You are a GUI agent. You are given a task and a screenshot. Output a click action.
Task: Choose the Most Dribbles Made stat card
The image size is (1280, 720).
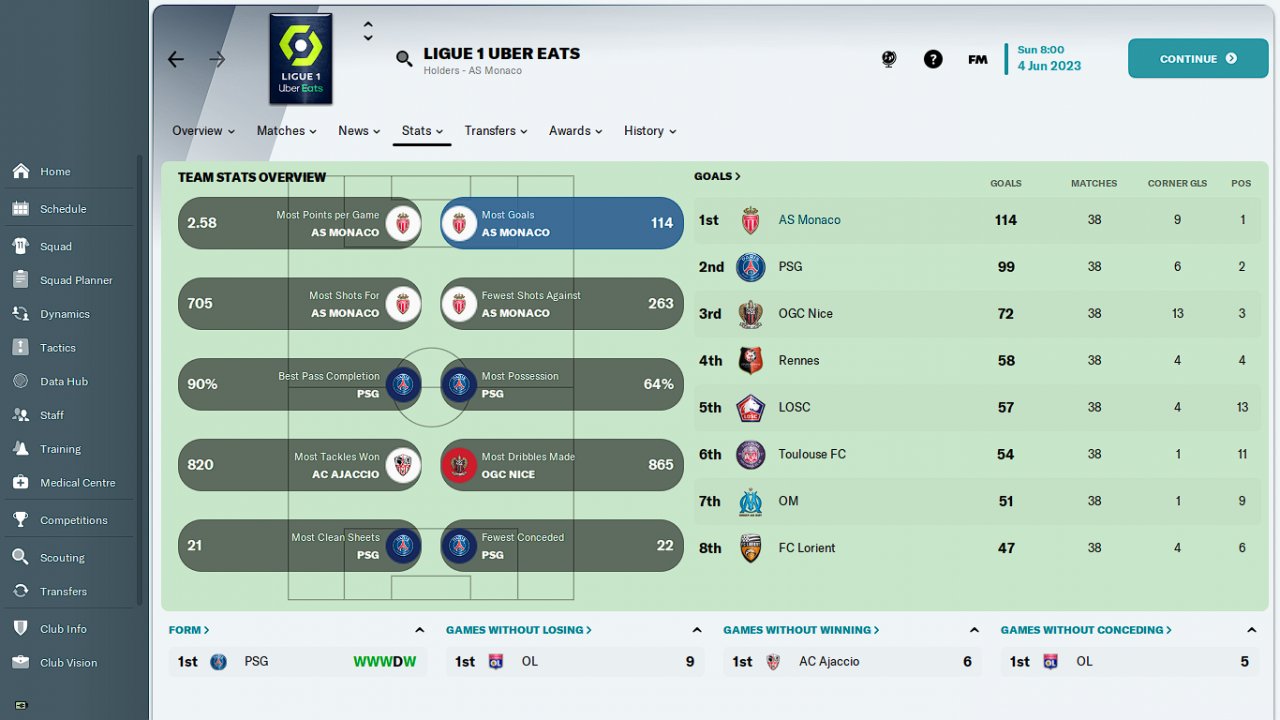(x=562, y=465)
